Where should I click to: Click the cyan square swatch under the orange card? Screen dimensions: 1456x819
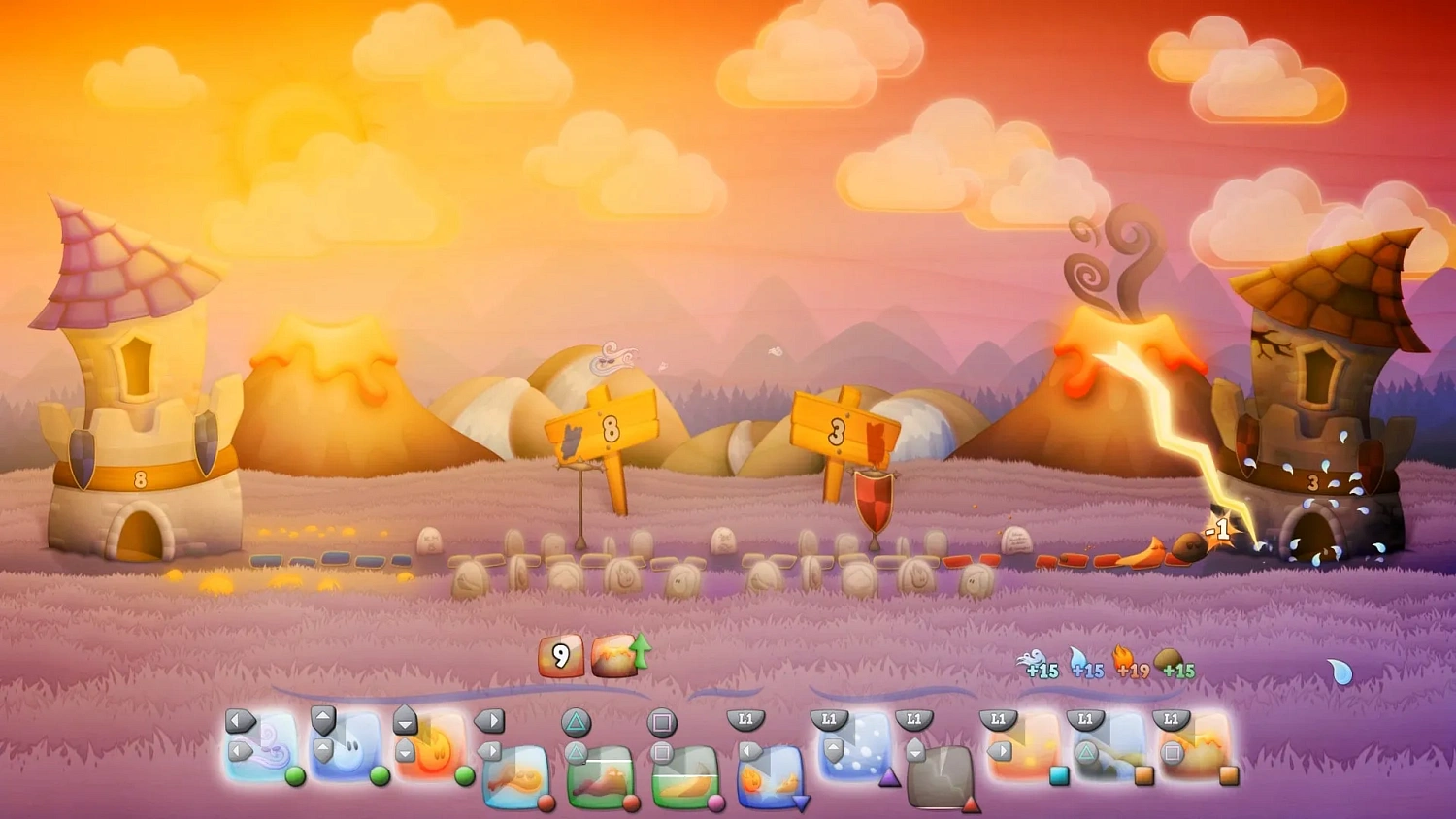[x=1057, y=775]
